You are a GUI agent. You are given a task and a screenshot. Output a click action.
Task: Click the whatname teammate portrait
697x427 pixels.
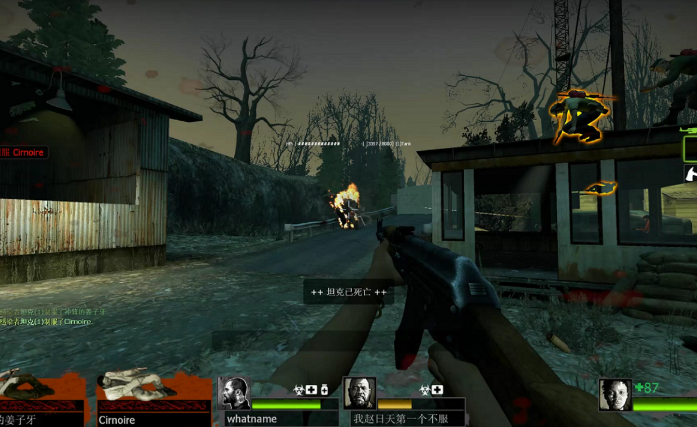[234, 393]
